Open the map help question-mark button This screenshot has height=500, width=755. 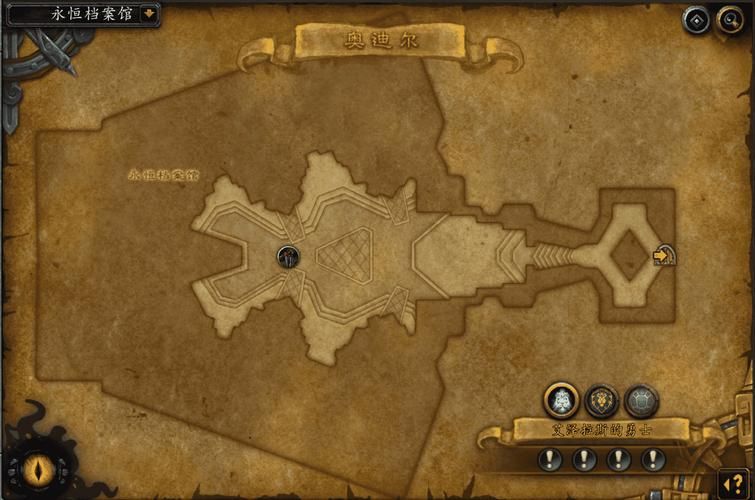tap(737, 484)
